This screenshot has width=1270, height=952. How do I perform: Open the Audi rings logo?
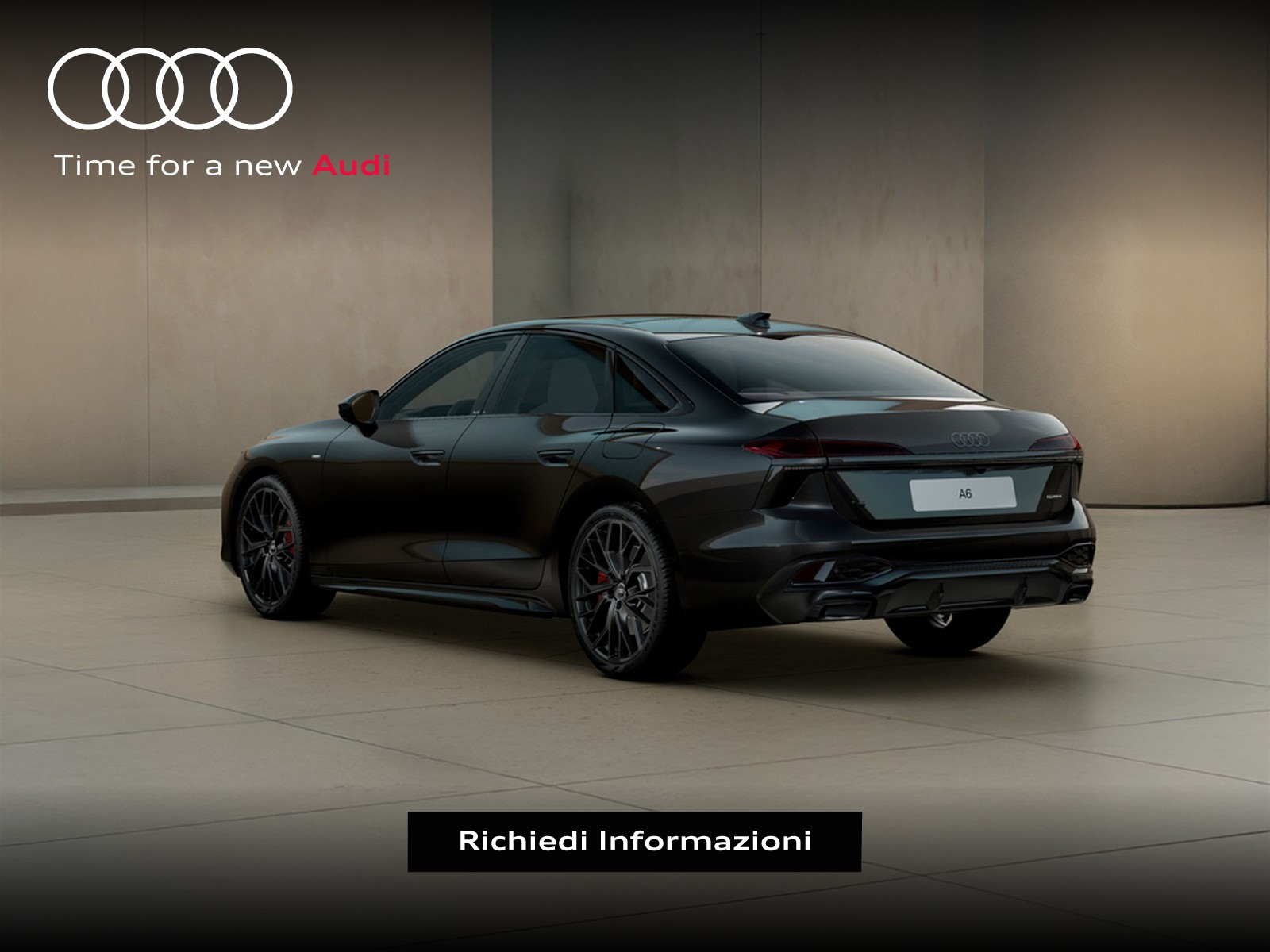170,88
